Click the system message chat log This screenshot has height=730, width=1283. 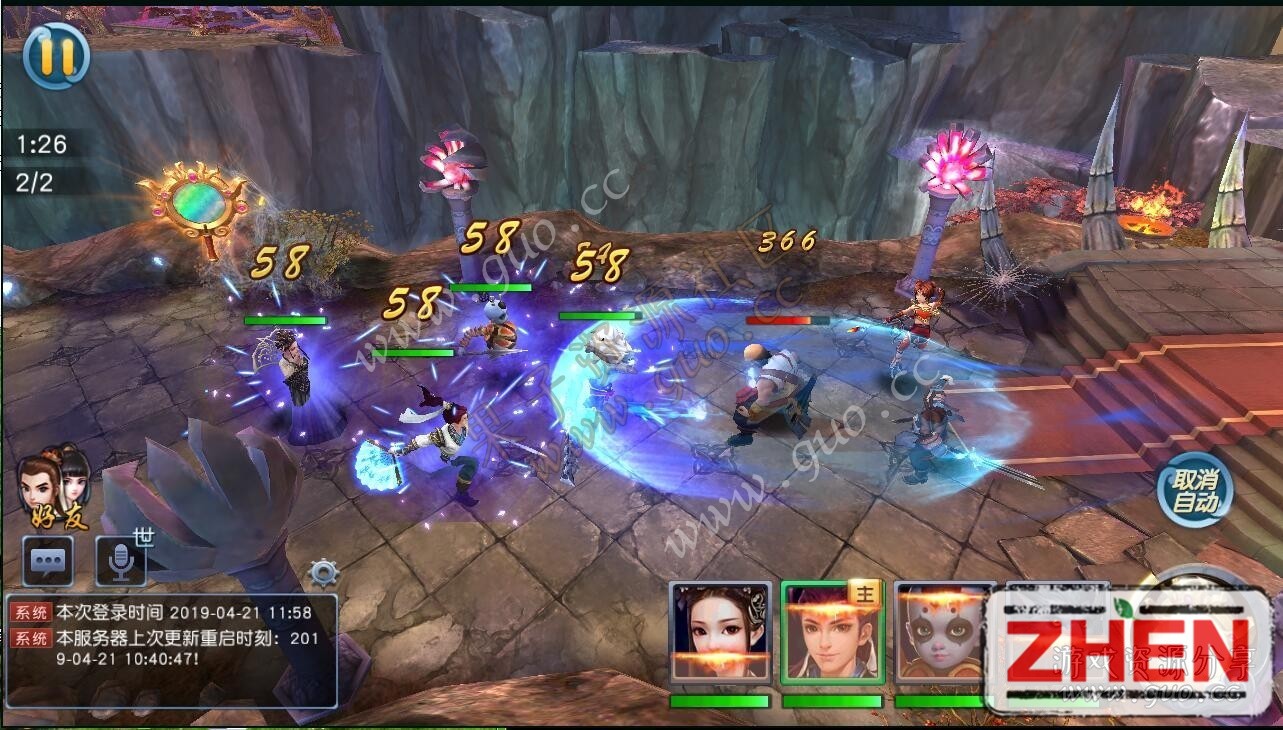[170, 650]
